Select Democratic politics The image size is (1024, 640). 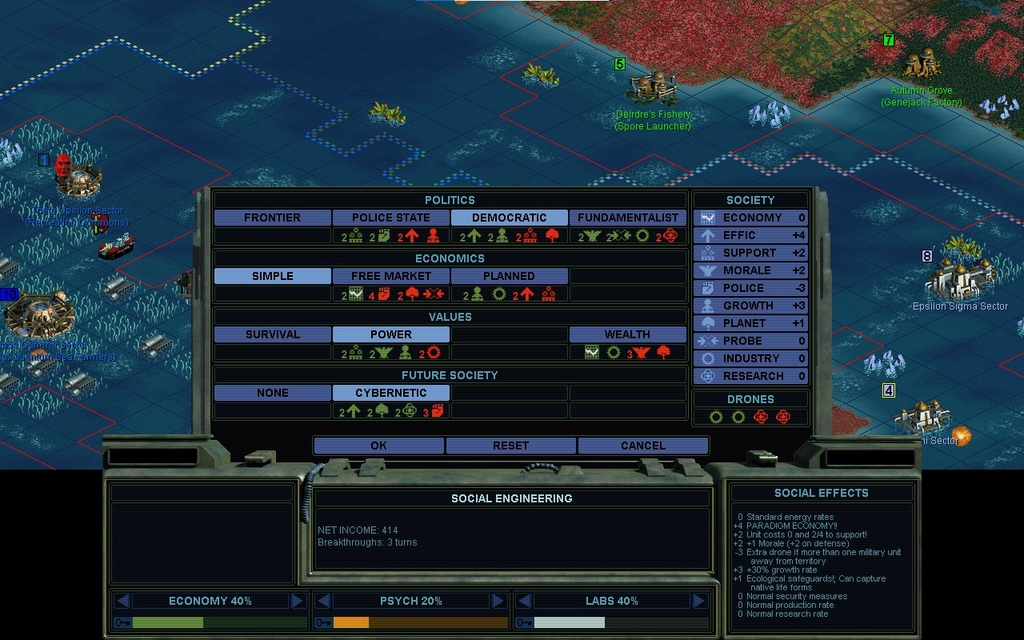coord(509,218)
